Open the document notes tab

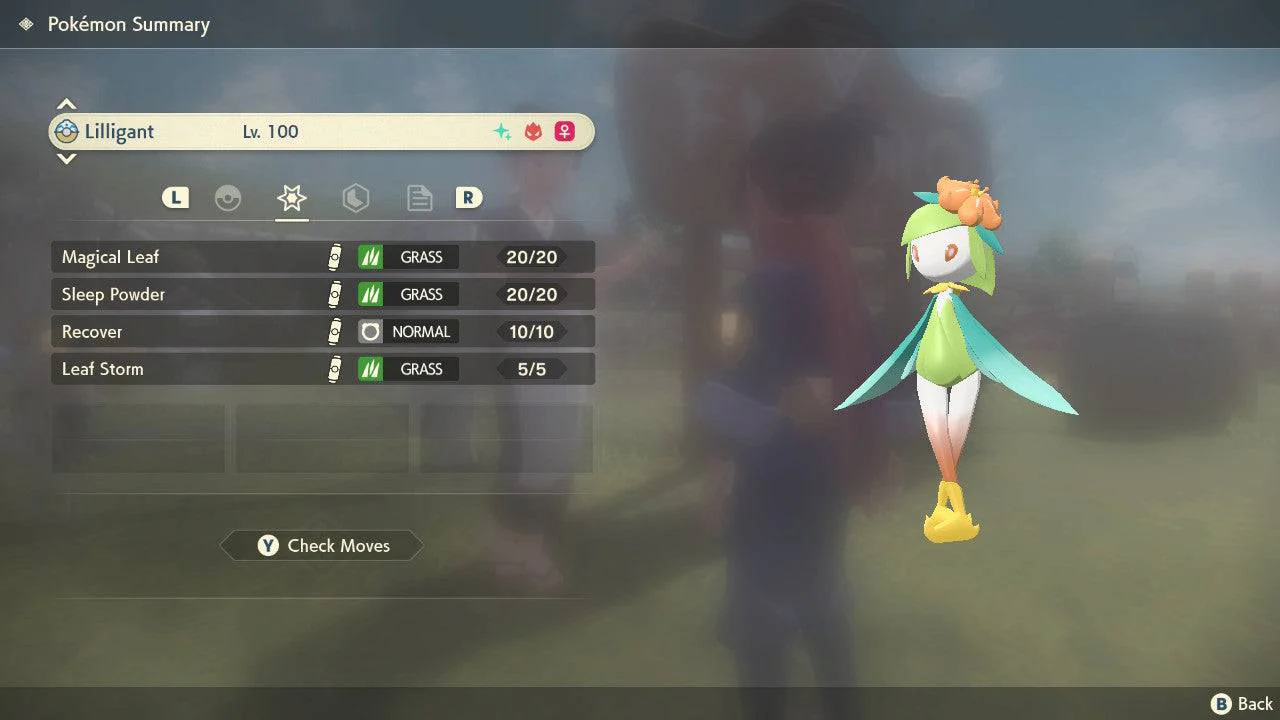pyautogui.click(x=419, y=198)
